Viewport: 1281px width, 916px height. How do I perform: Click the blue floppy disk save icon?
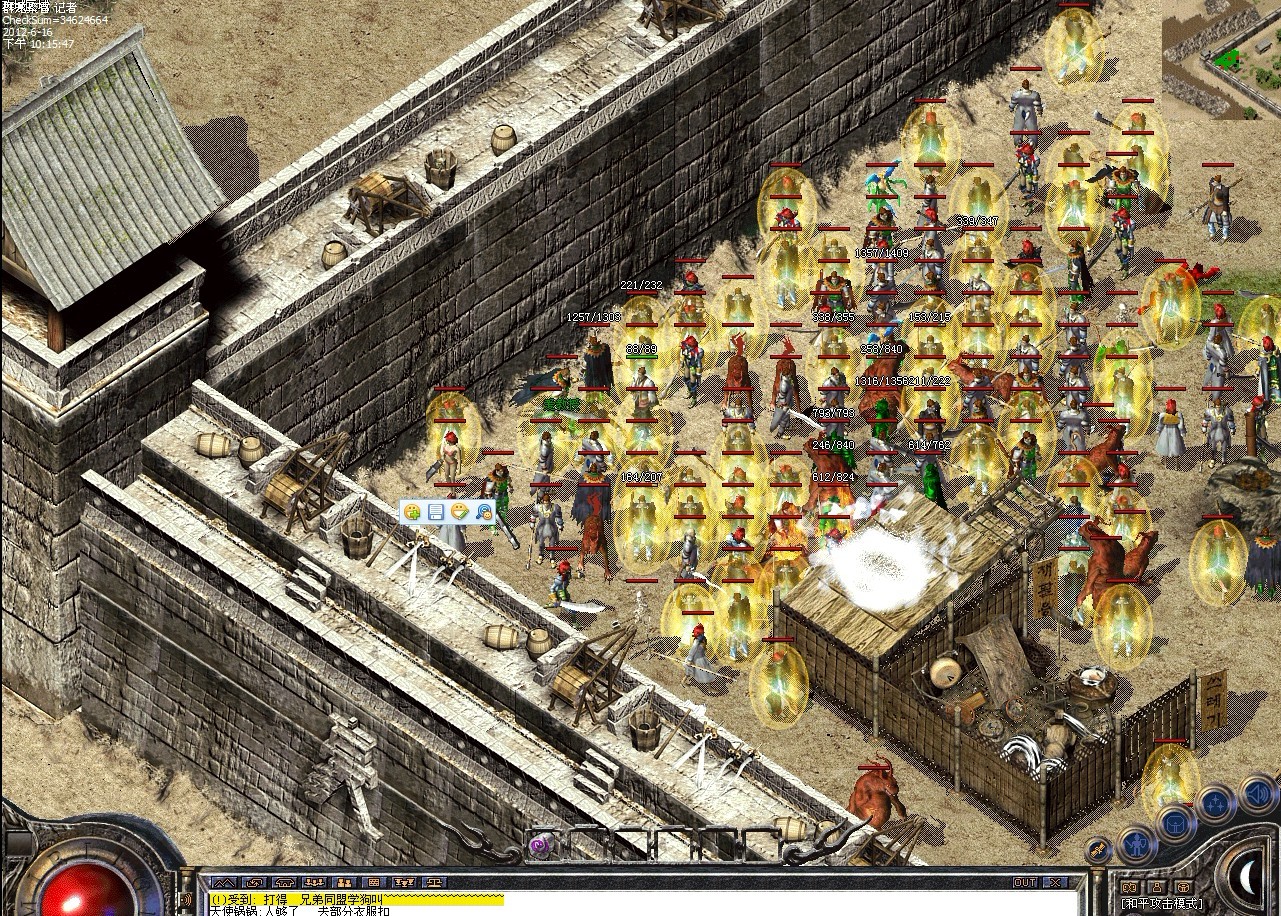click(436, 512)
